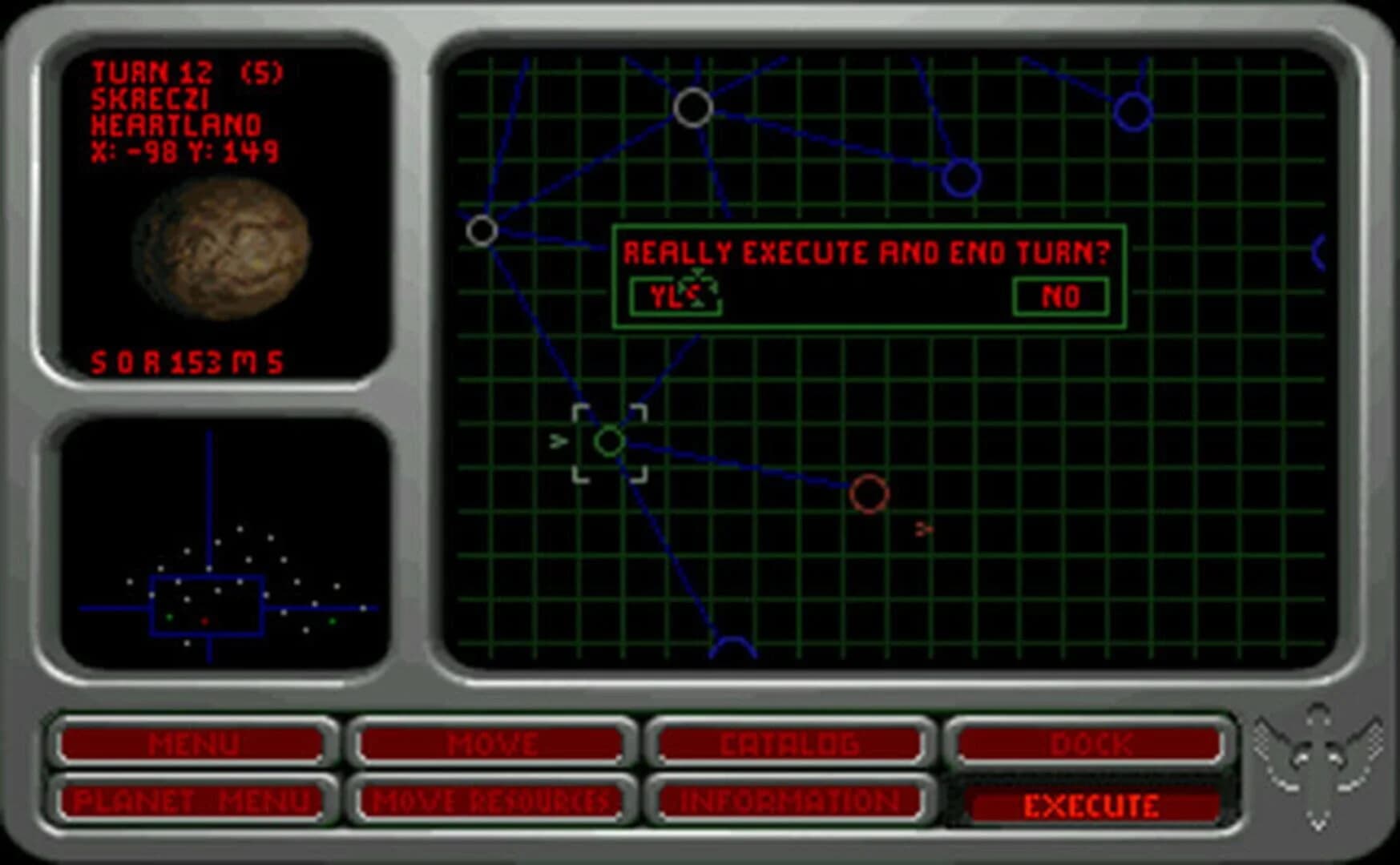Image resolution: width=1400 pixels, height=865 pixels.
Task: Click the red arrow marker near enemy star
Action: click(x=923, y=527)
